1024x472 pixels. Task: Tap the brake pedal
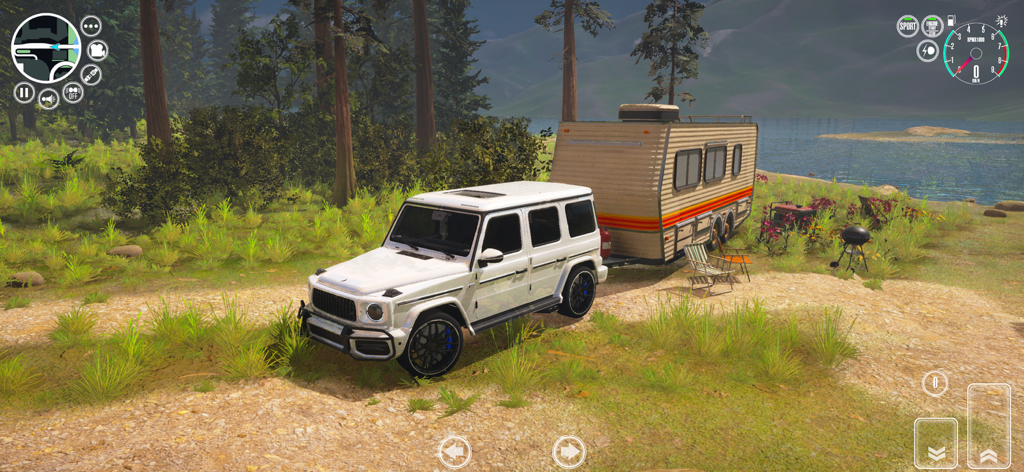[x=936, y=442]
